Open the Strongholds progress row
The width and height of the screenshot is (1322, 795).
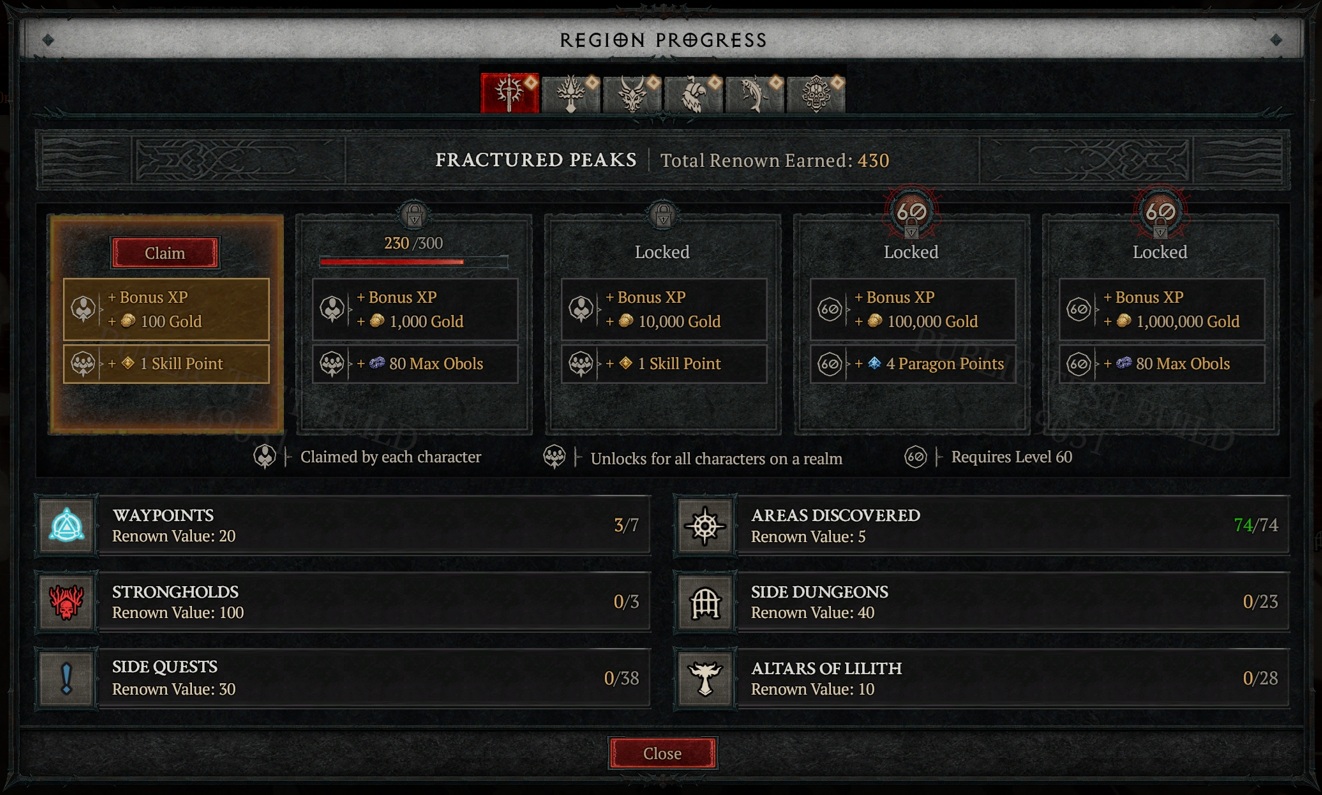click(344, 602)
